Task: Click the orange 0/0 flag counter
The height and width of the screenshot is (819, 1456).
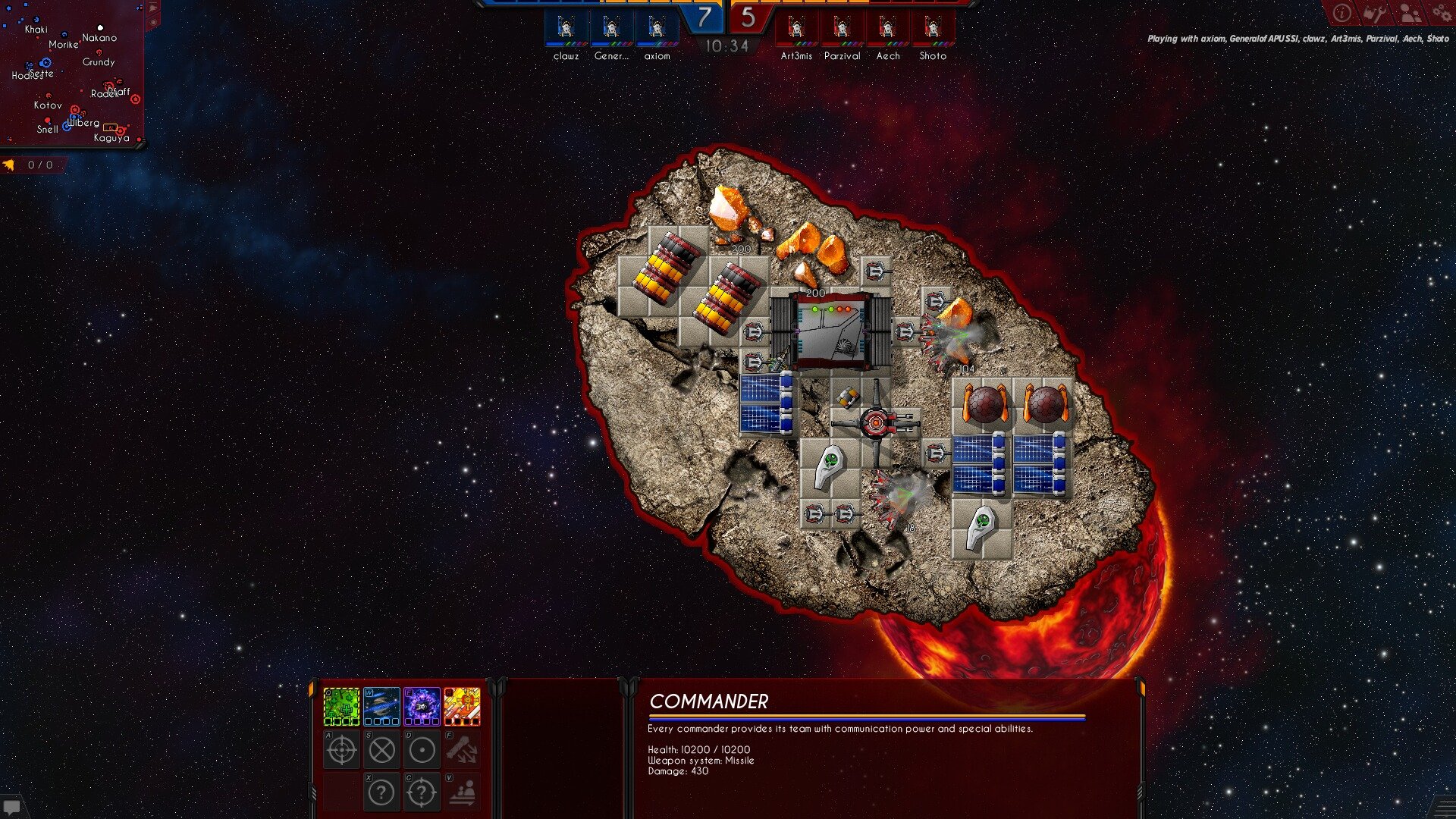Action: click(28, 163)
